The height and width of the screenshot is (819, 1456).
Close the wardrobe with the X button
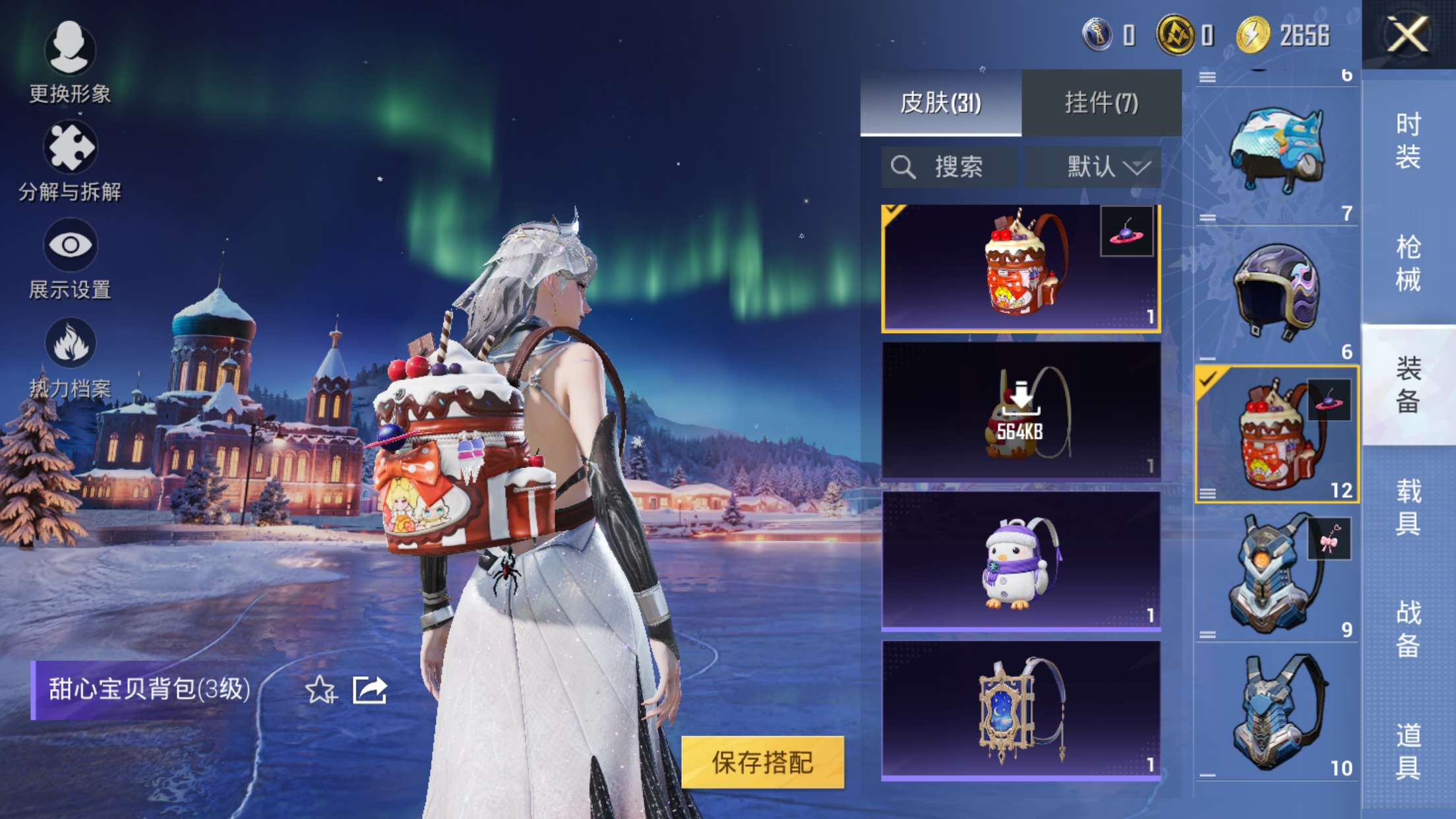coord(1407,34)
